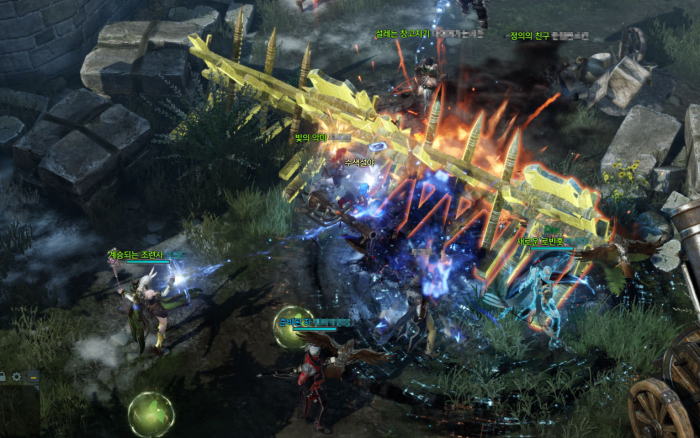Toggle the chat window lock icon
Viewport: 700px width, 438px height.
tap(3, 376)
